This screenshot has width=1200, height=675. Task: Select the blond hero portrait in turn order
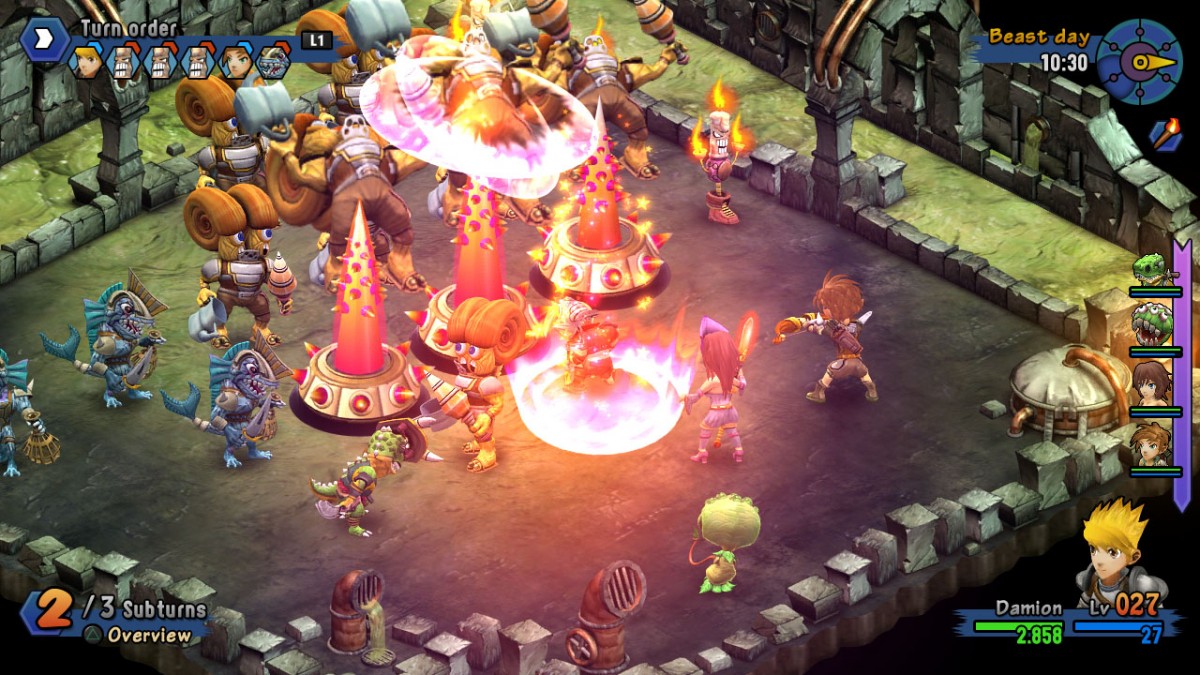point(87,62)
